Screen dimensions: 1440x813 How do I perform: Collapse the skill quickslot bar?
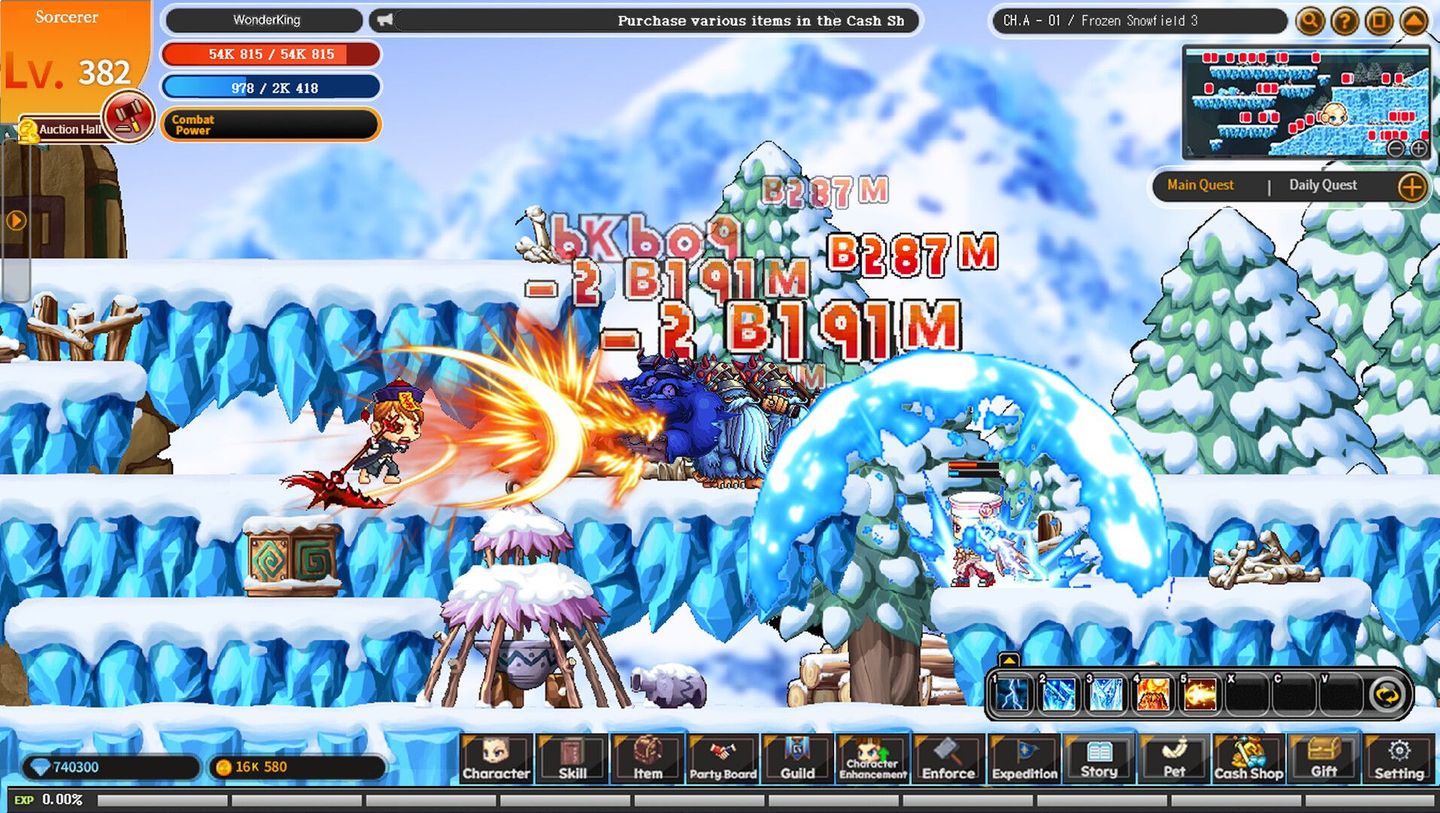pyautogui.click(x=1010, y=660)
